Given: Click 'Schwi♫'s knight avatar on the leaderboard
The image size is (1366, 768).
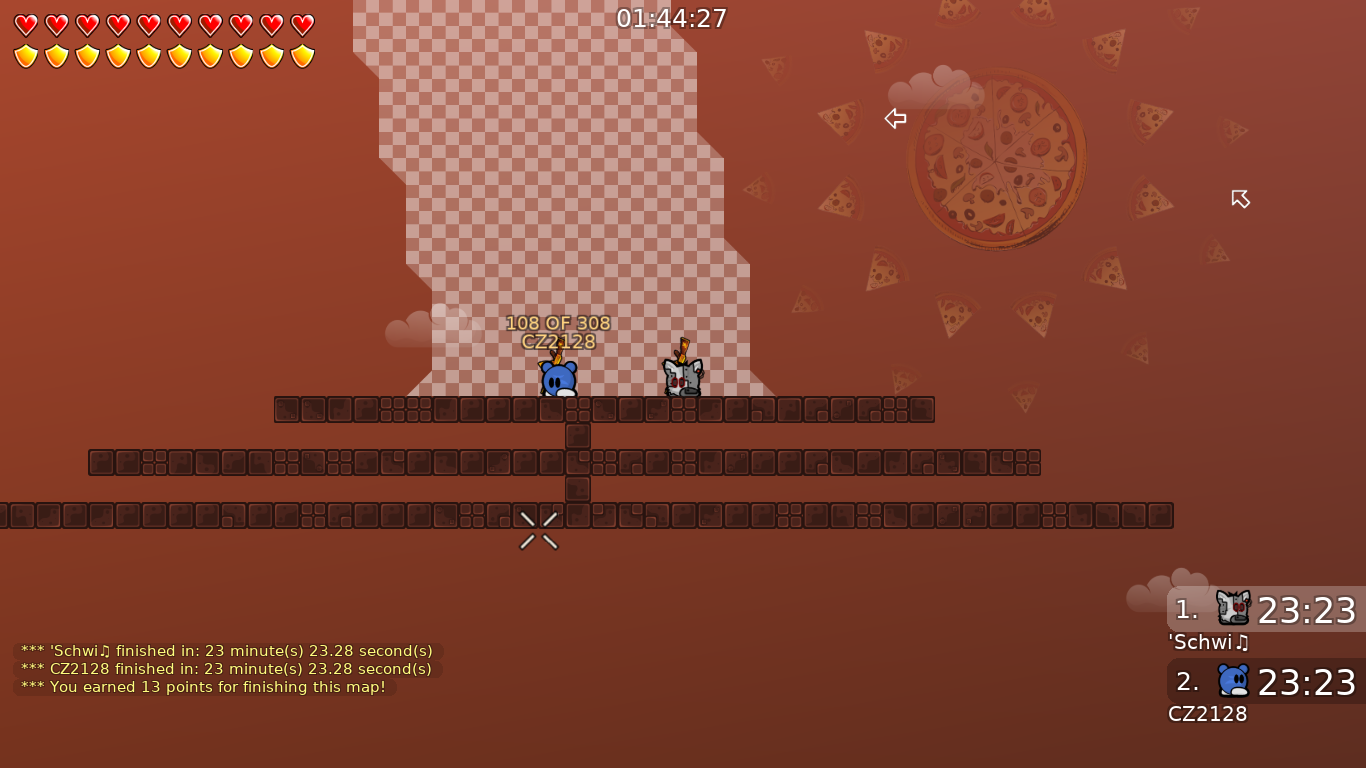Looking at the screenshot, I should (1233, 606).
